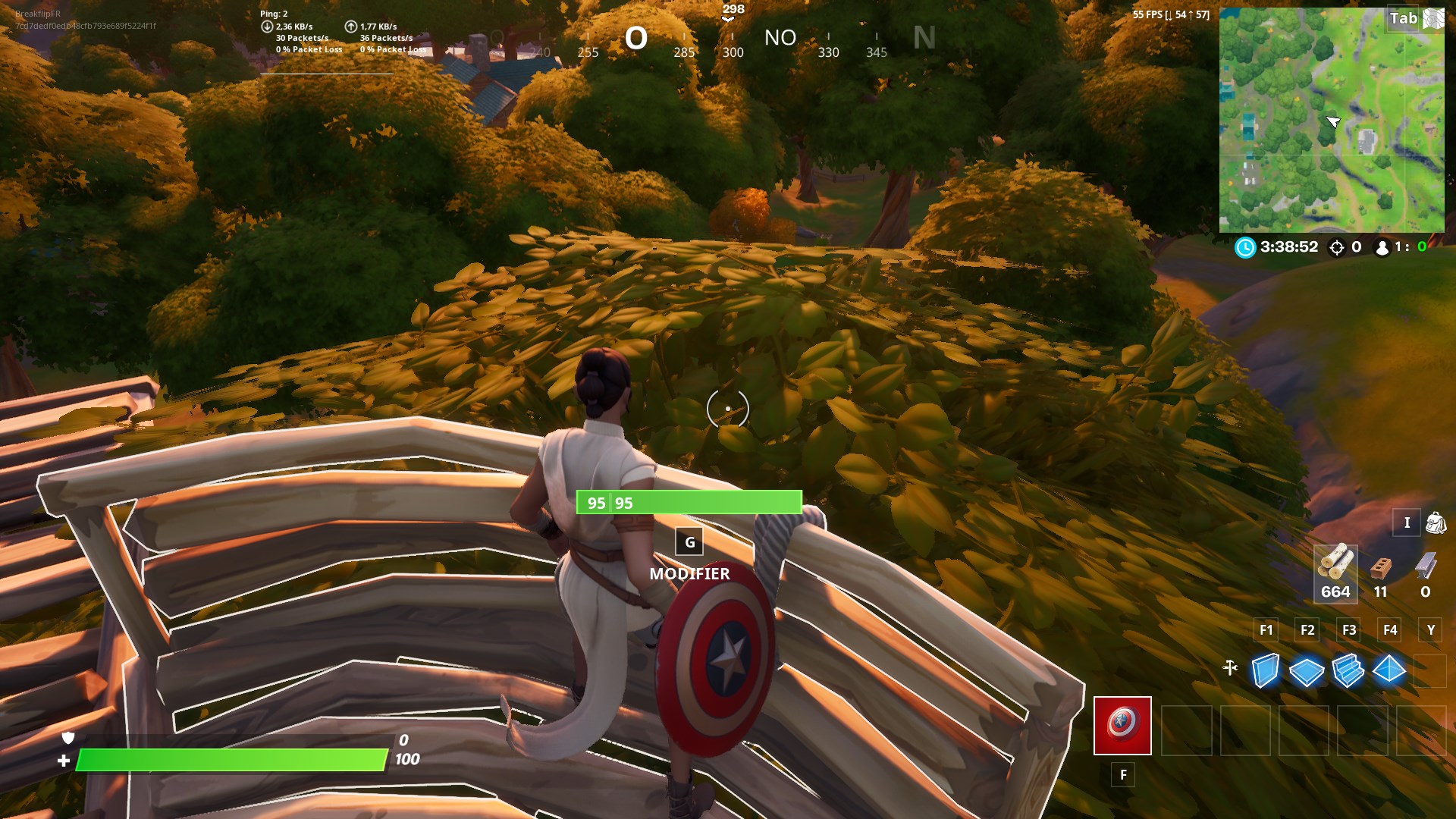This screenshot has height=819, width=1456.
Task: Select the Captain America shield slot
Action: (x=1122, y=726)
